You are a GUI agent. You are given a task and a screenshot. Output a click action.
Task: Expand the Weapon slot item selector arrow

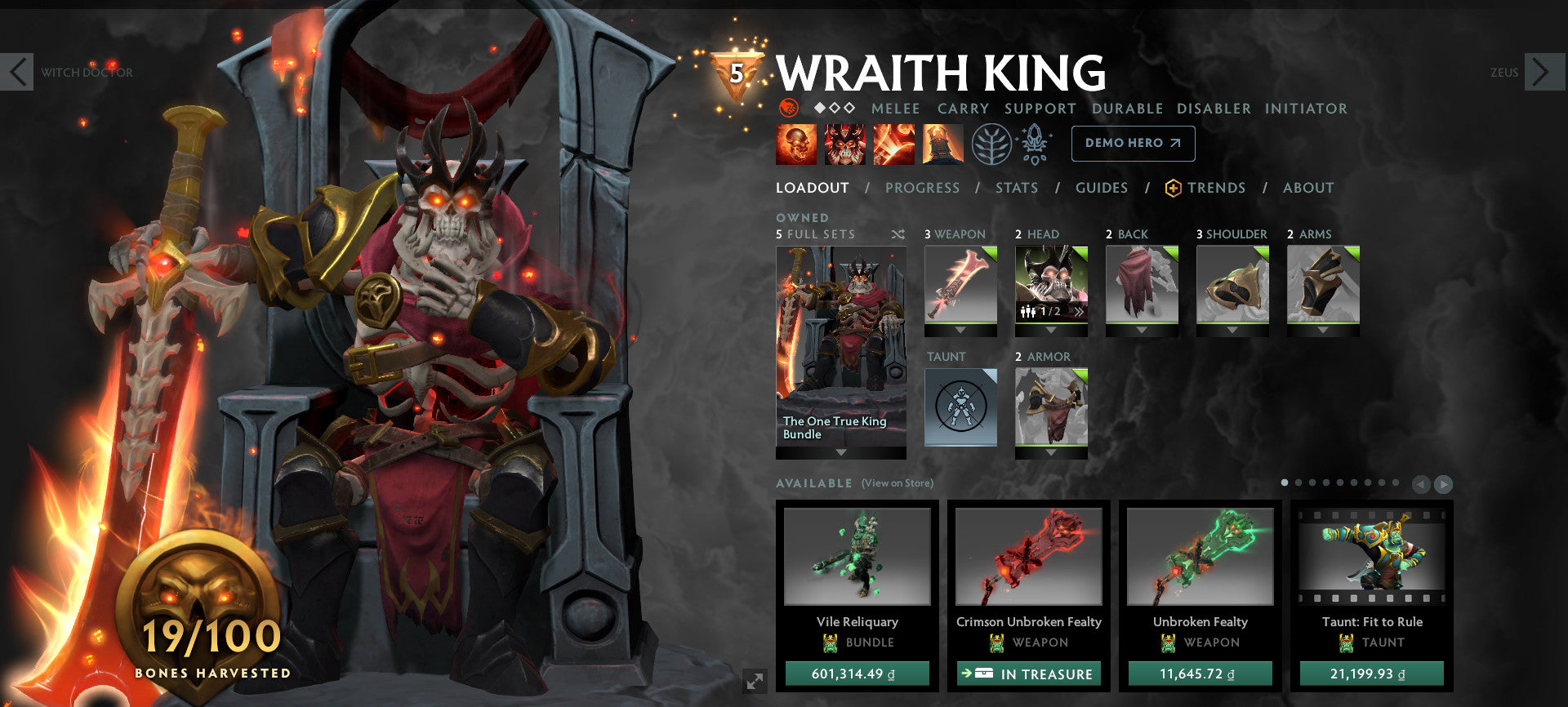pyautogui.click(x=960, y=330)
